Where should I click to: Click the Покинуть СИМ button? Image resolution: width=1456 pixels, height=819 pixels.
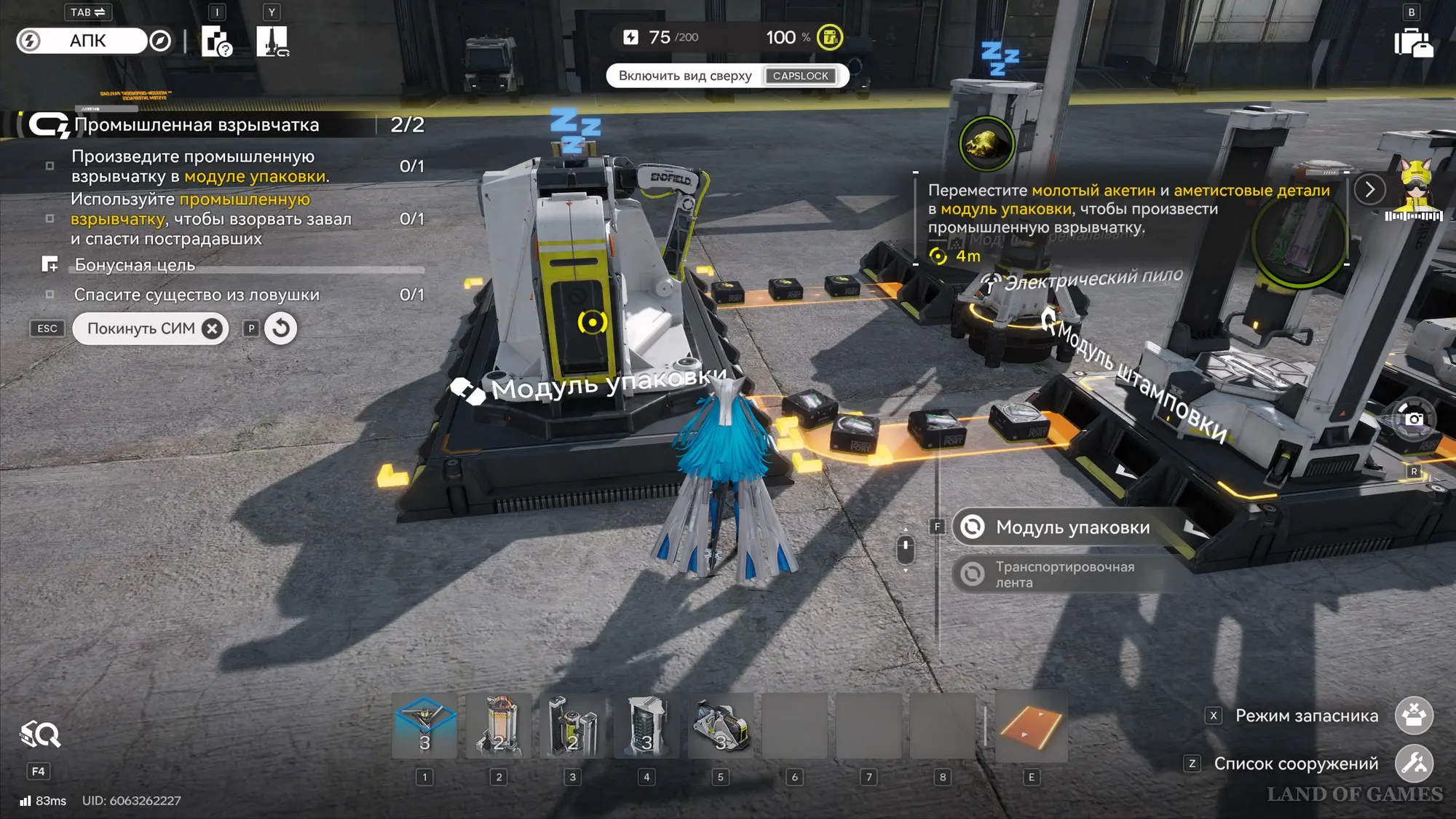click(x=150, y=329)
